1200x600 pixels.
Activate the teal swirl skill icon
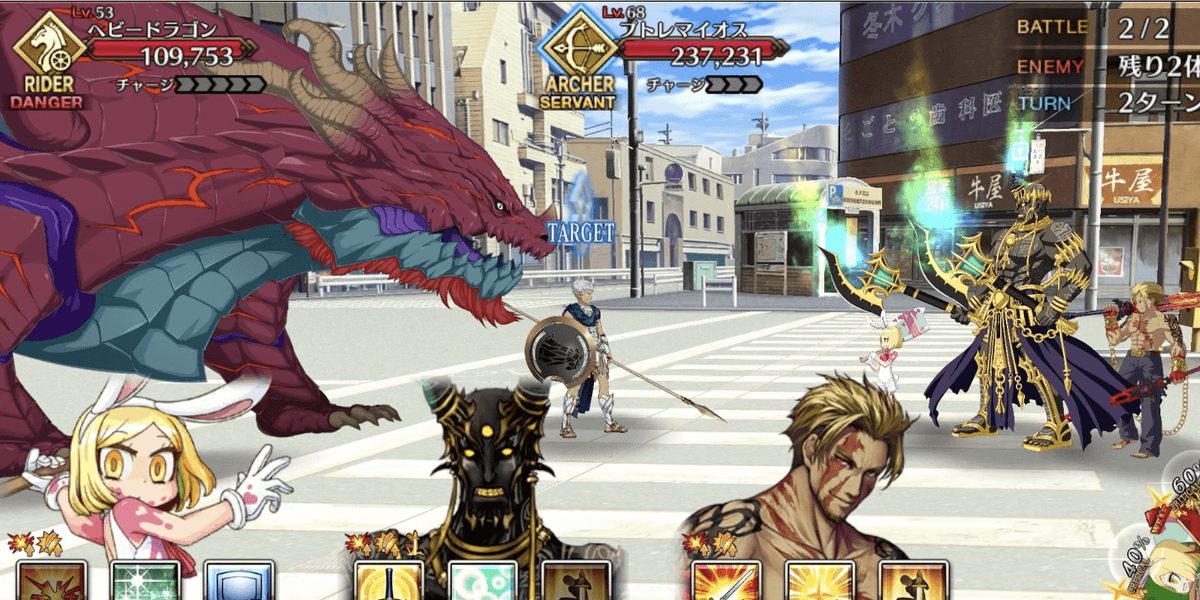click(483, 582)
